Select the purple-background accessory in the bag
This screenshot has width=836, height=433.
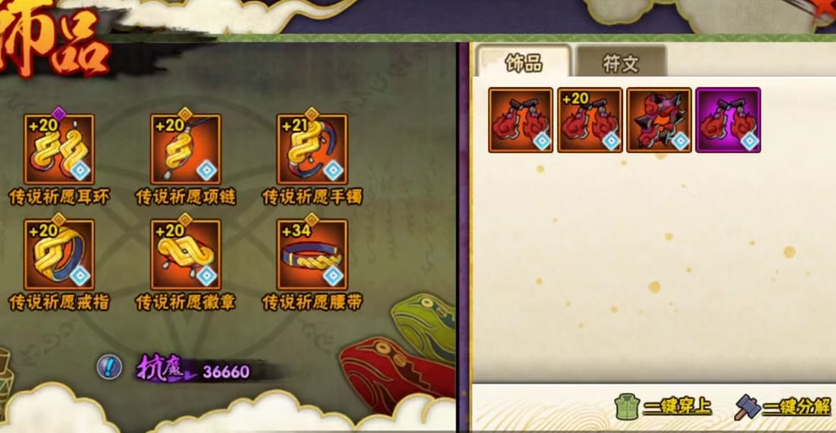pyautogui.click(x=728, y=120)
